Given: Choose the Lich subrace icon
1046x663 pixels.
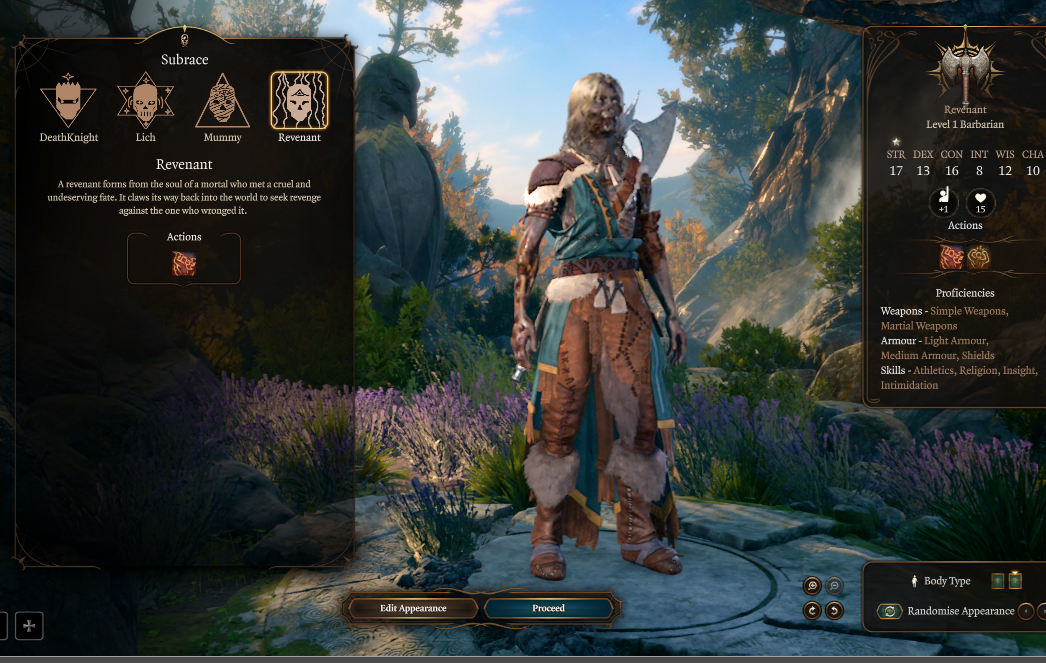Looking at the screenshot, I should pos(144,101).
